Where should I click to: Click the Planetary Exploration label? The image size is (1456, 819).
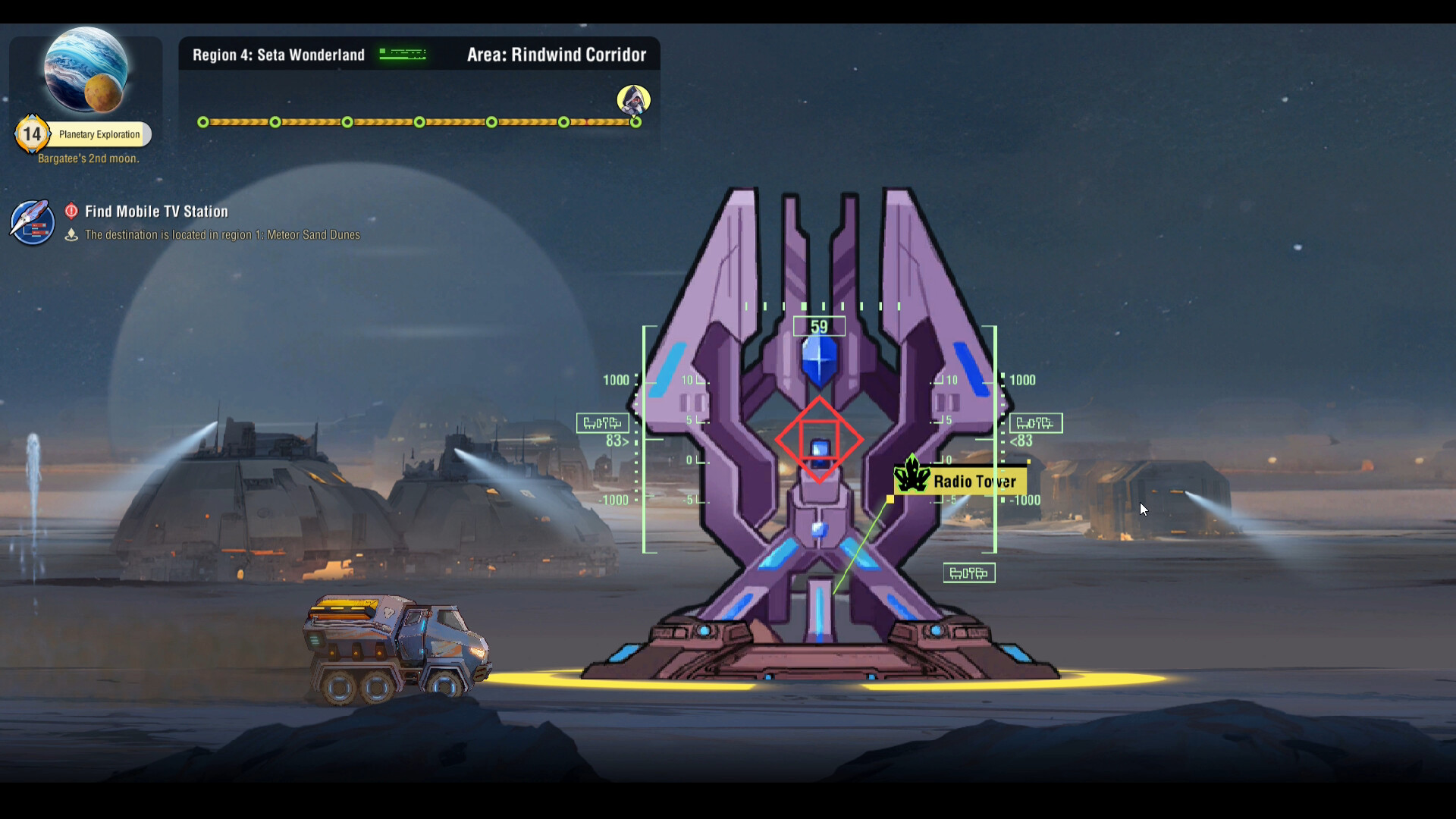click(101, 134)
